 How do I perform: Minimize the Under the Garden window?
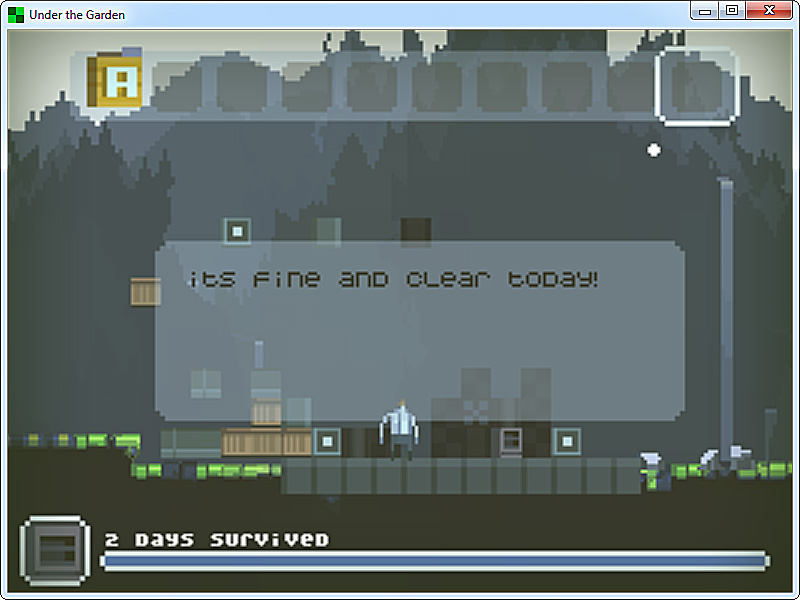tap(705, 10)
